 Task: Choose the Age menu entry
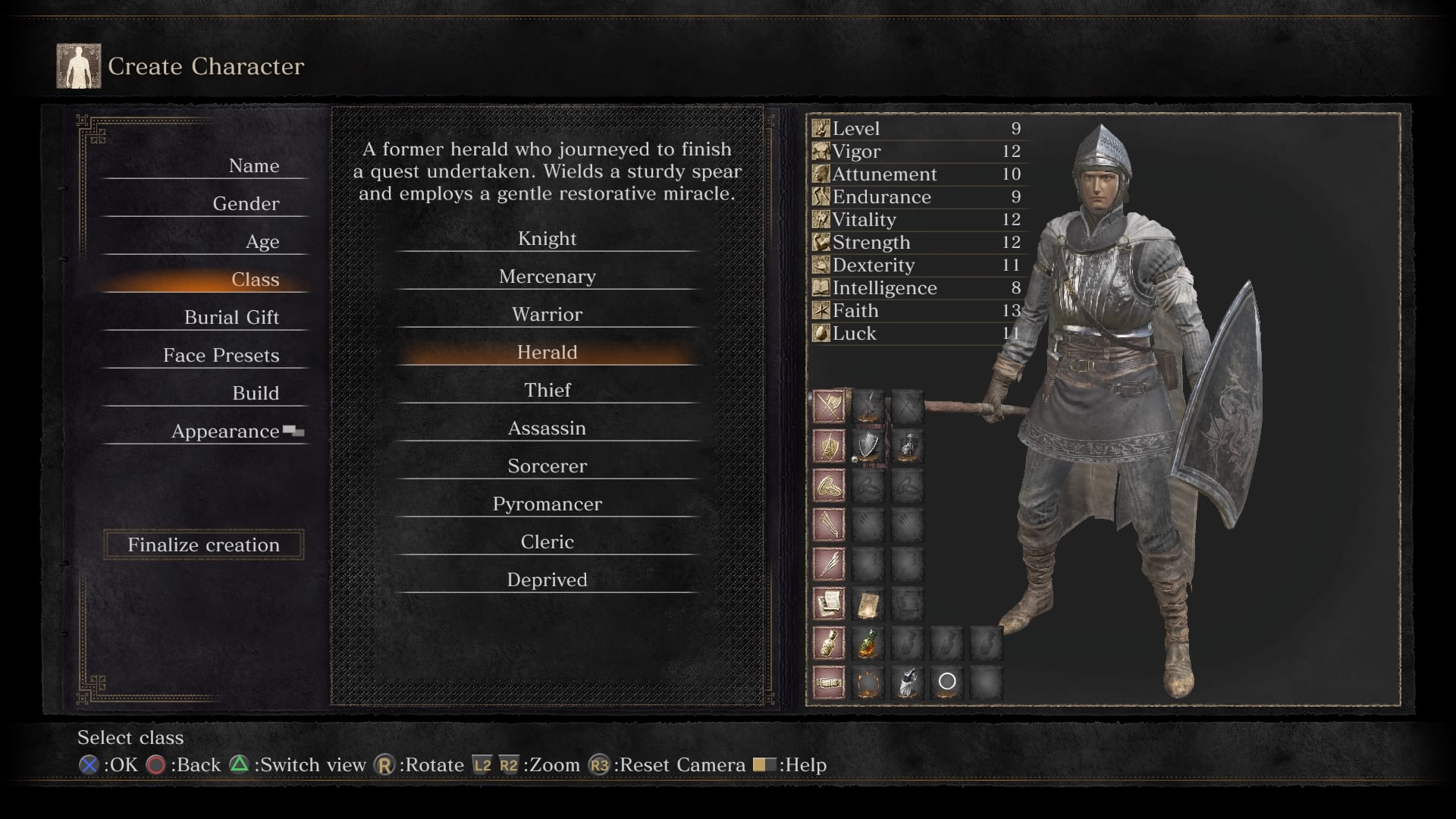coord(262,242)
